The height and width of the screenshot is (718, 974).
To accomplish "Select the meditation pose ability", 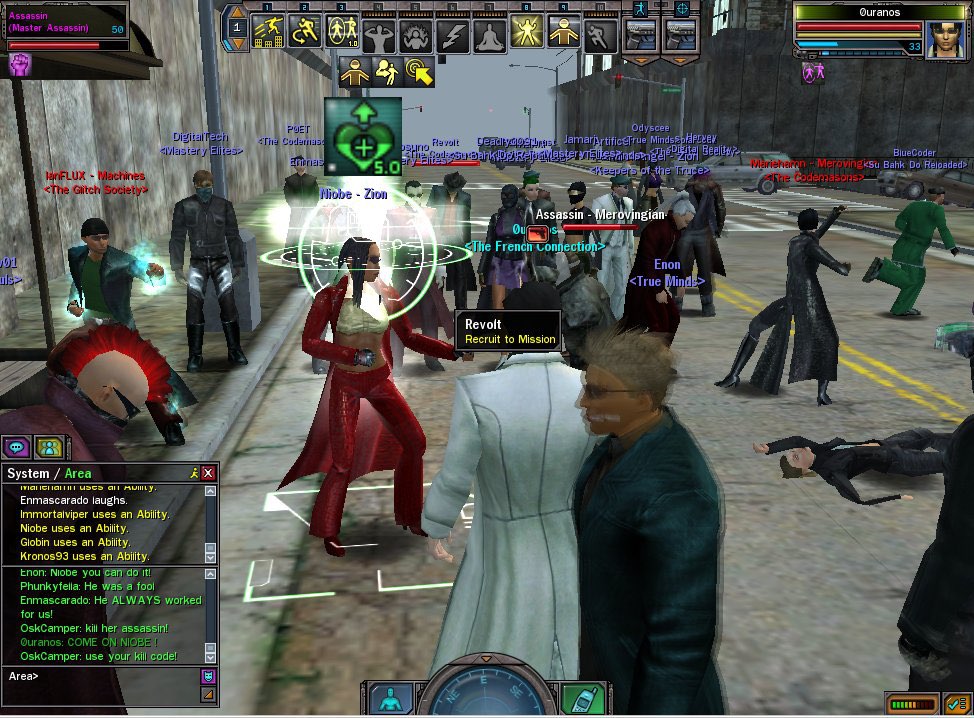I will pos(490,35).
